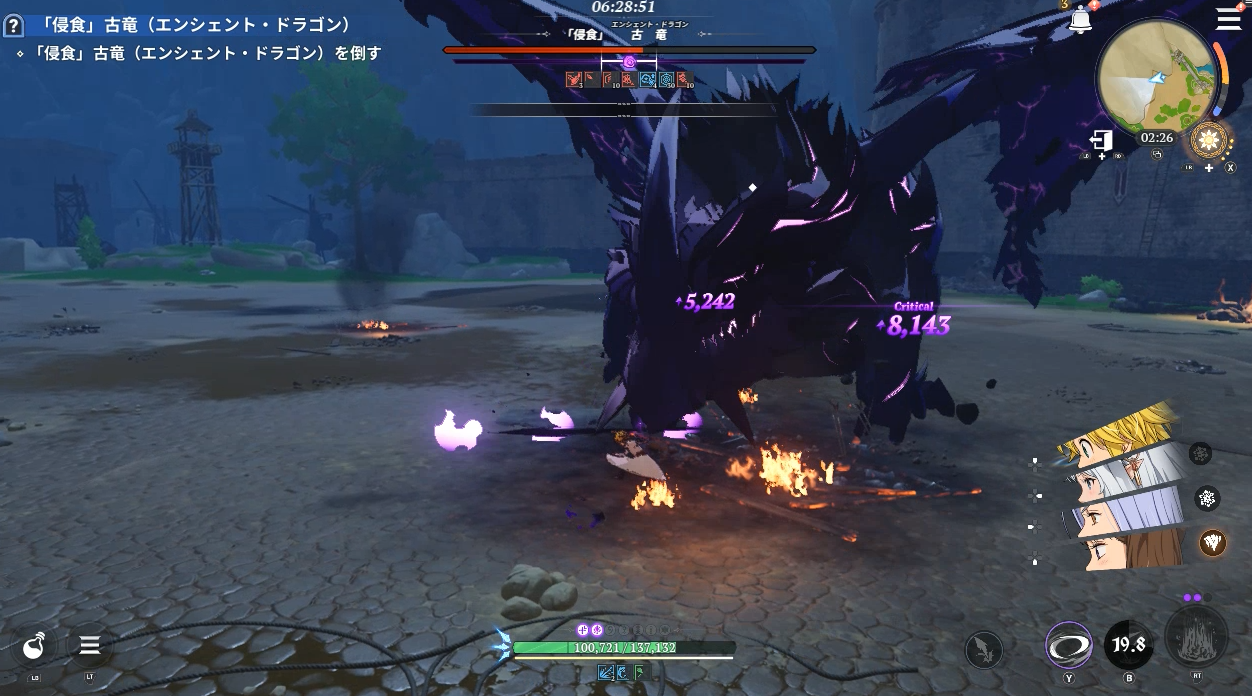Open the notification bell
Screen dimensions: 1252x696
[x=1080, y=20]
